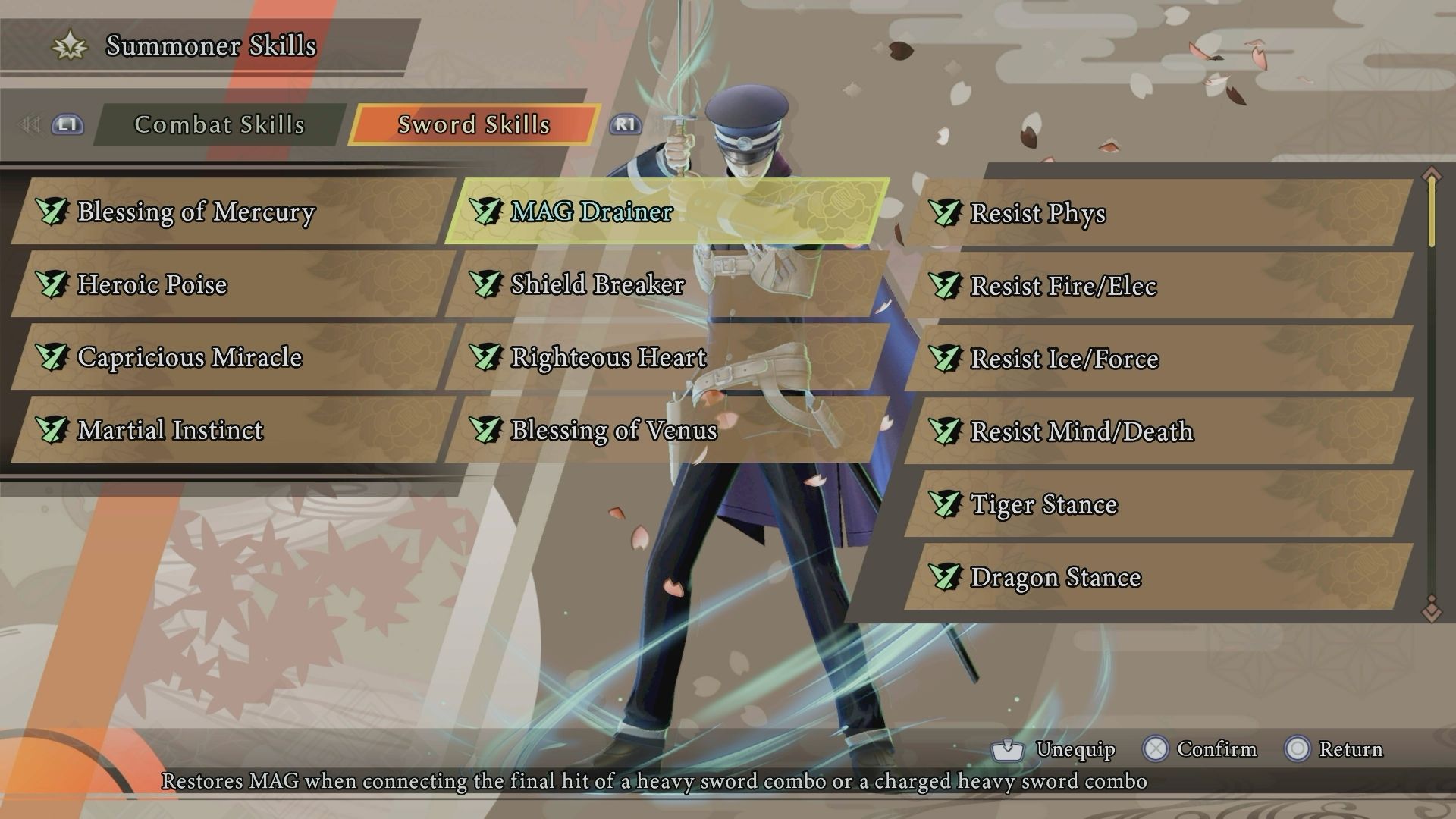Screen dimensions: 1456x819
Task: Click the equipped skill icon beside Blessing of Mercury
Action: tap(50, 212)
